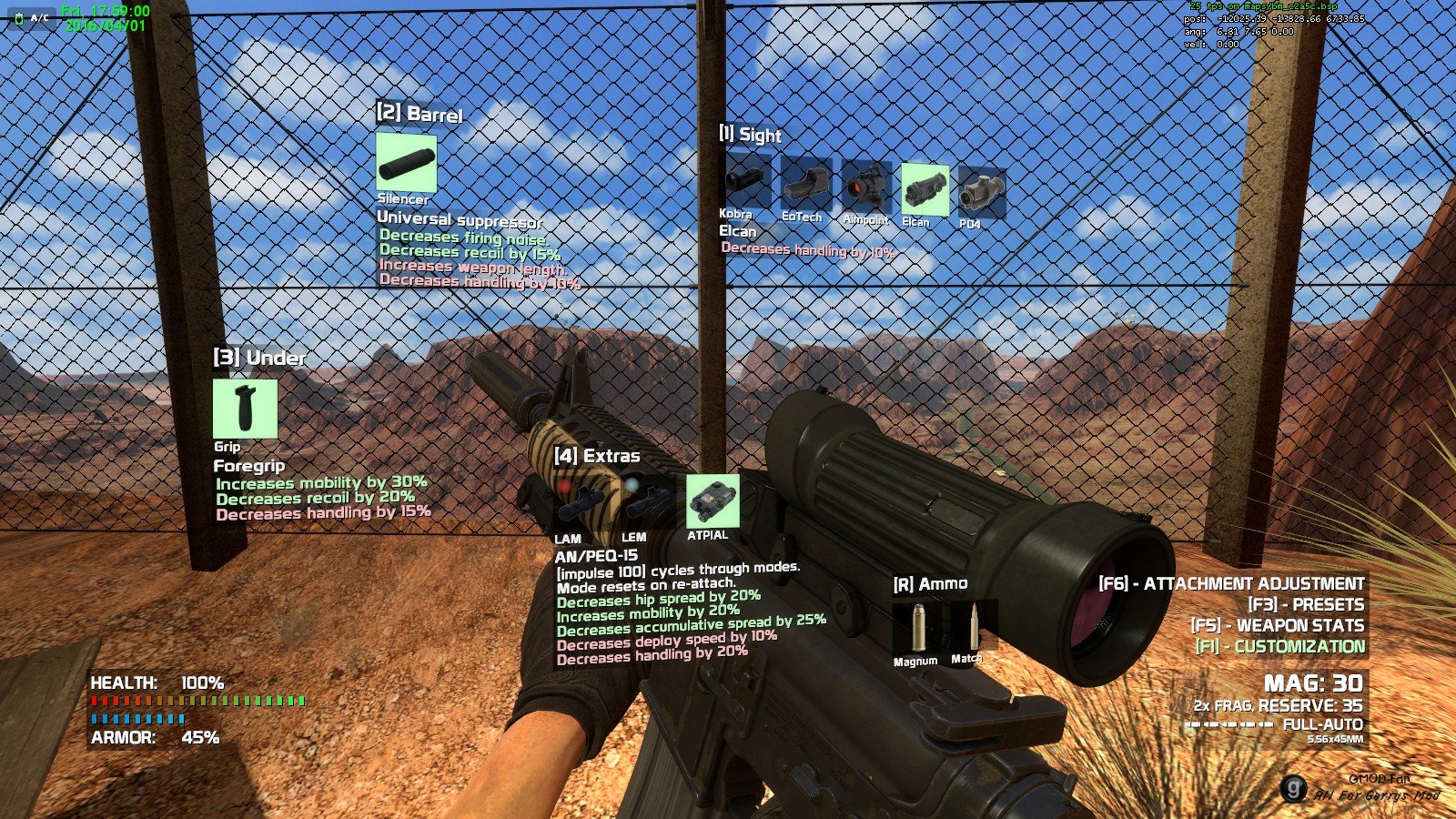Choose the PO4 sight attachment
1456x819 pixels.
tap(982, 193)
